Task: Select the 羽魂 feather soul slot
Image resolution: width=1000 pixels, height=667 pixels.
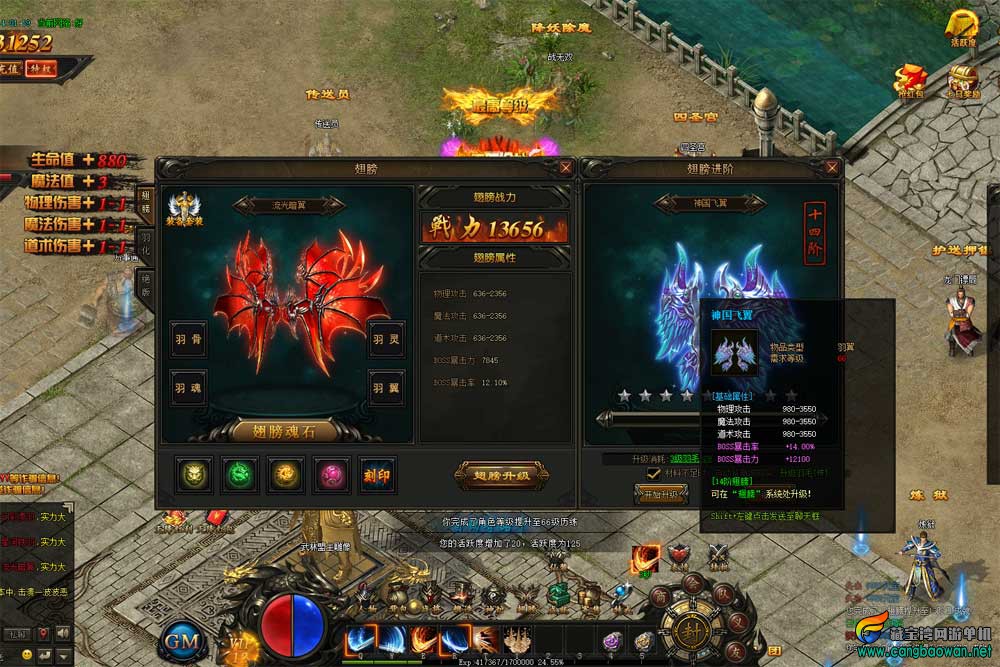Action: pos(188,387)
